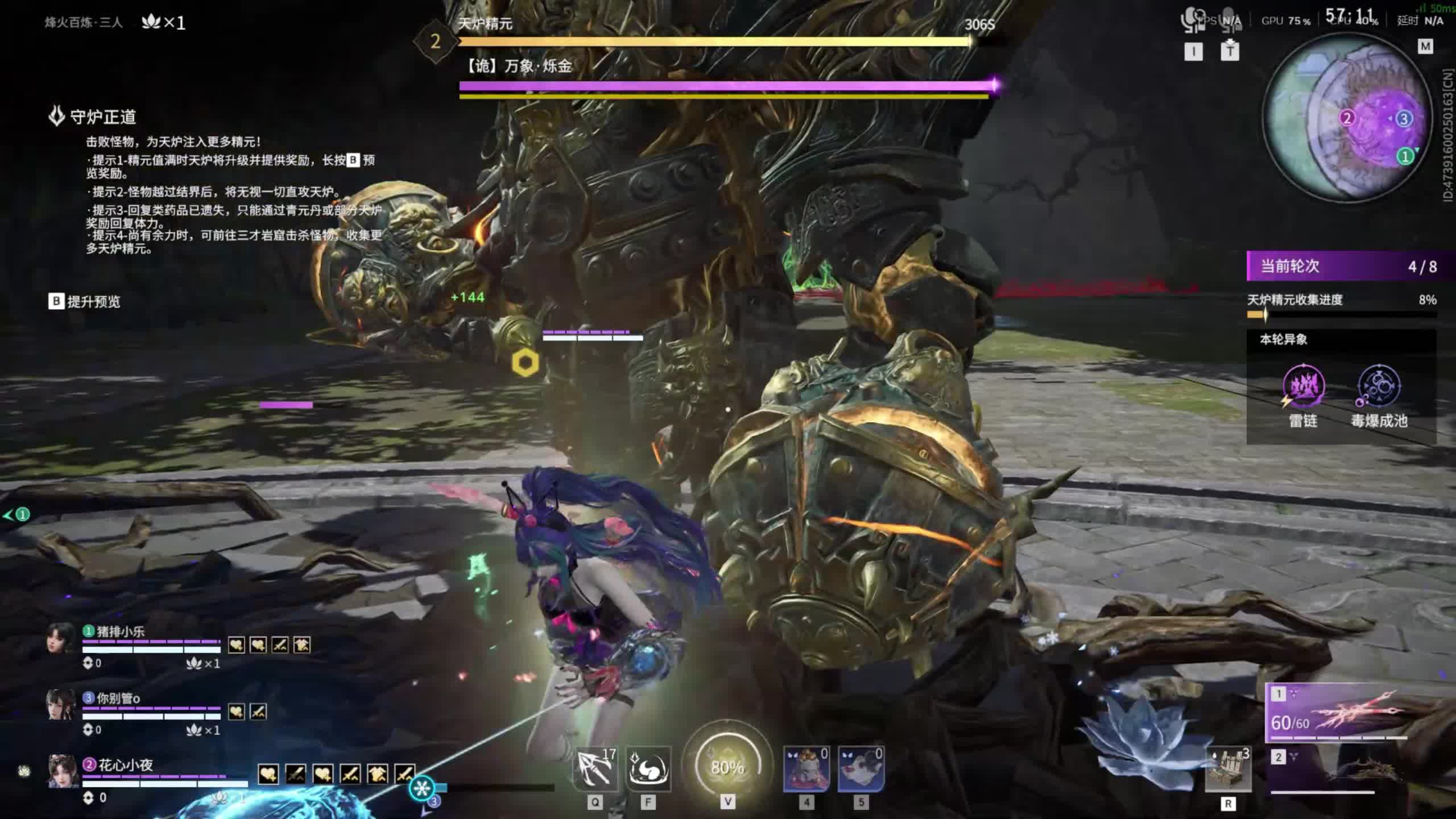Click the 天炉精元收集进度 progress tracker
The height and width of the screenshot is (819, 1456).
(1341, 305)
